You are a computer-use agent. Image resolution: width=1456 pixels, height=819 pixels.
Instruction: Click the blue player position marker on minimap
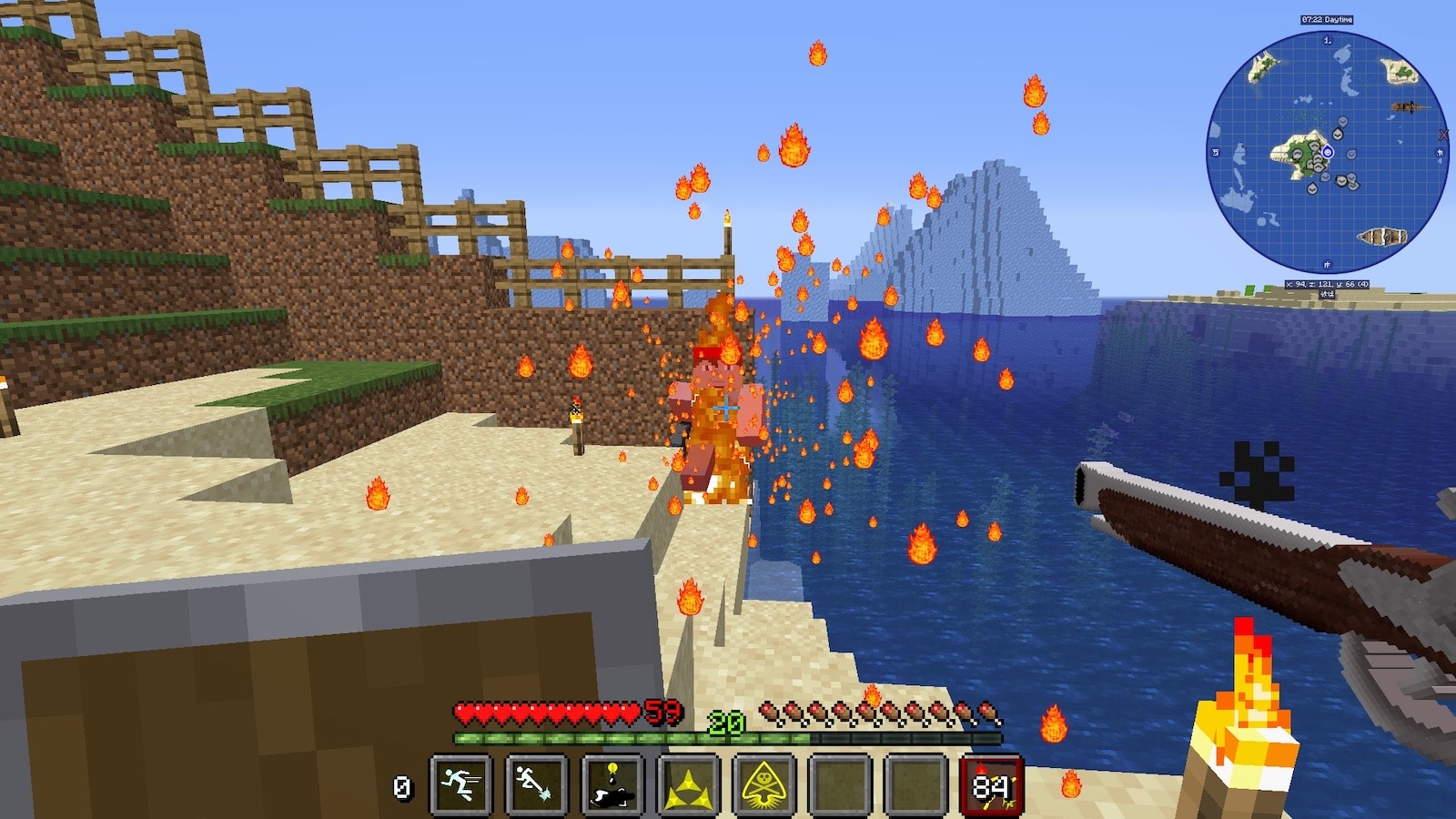(1328, 152)
